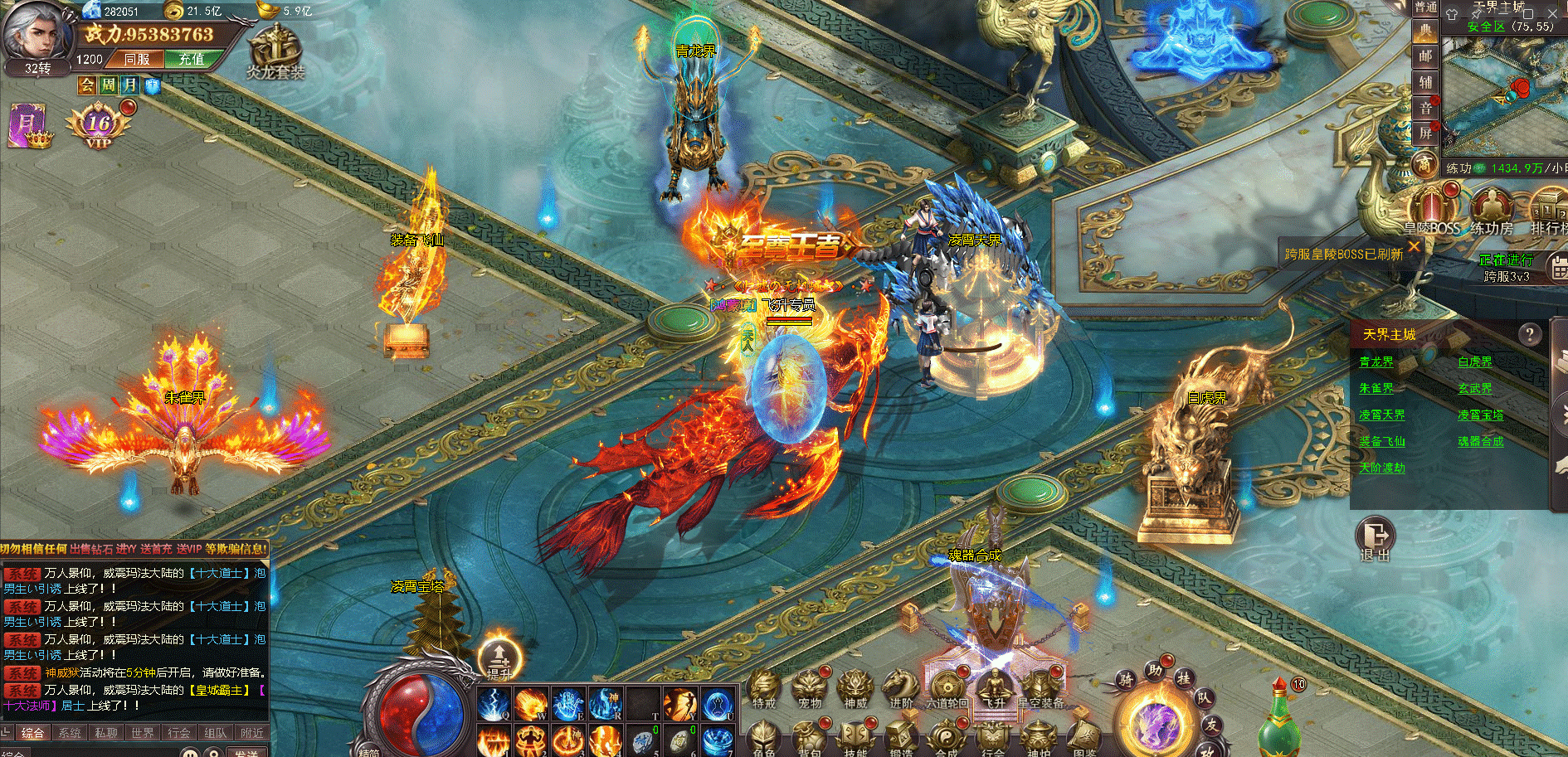Switch chat to the 系统 tab
Viewport: 1568px width, 757px height.
[x=70, y=733]
